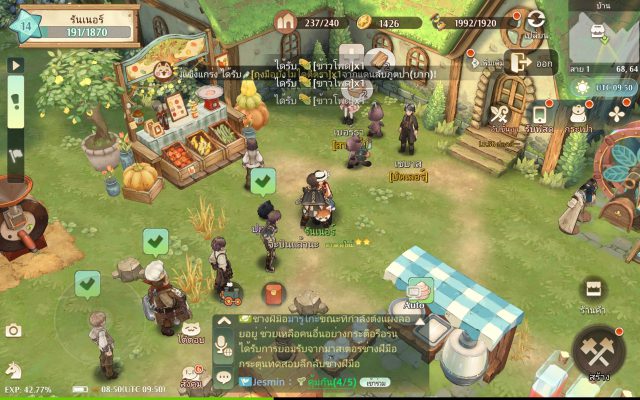This screenshot has width=640, height=400.
Task: Expand the side panel arrow tab
Action: pos(15,65)
